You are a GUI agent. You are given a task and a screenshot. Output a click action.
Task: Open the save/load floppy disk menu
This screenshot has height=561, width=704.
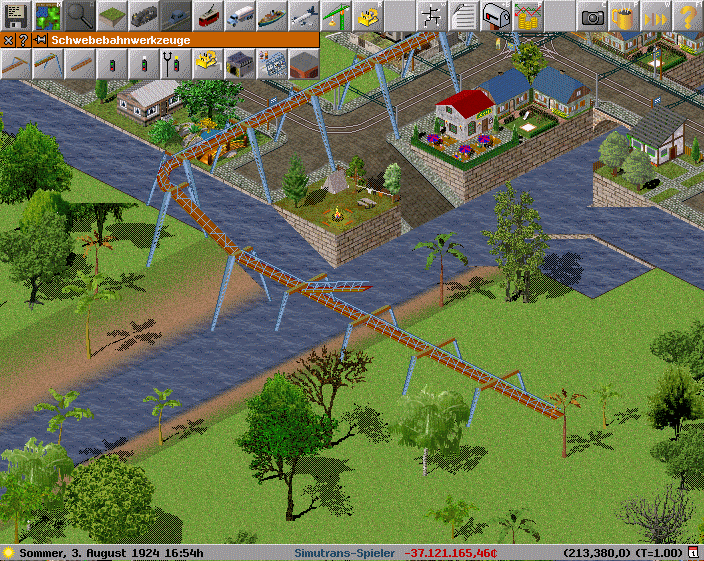(x=16, y=16)
